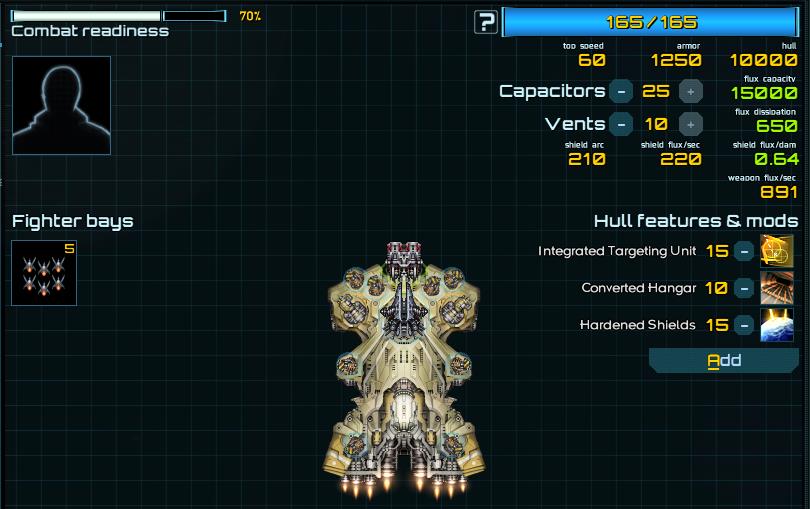Open the fighter wing bay slot
810x509 pixels.
coord(44,273)
